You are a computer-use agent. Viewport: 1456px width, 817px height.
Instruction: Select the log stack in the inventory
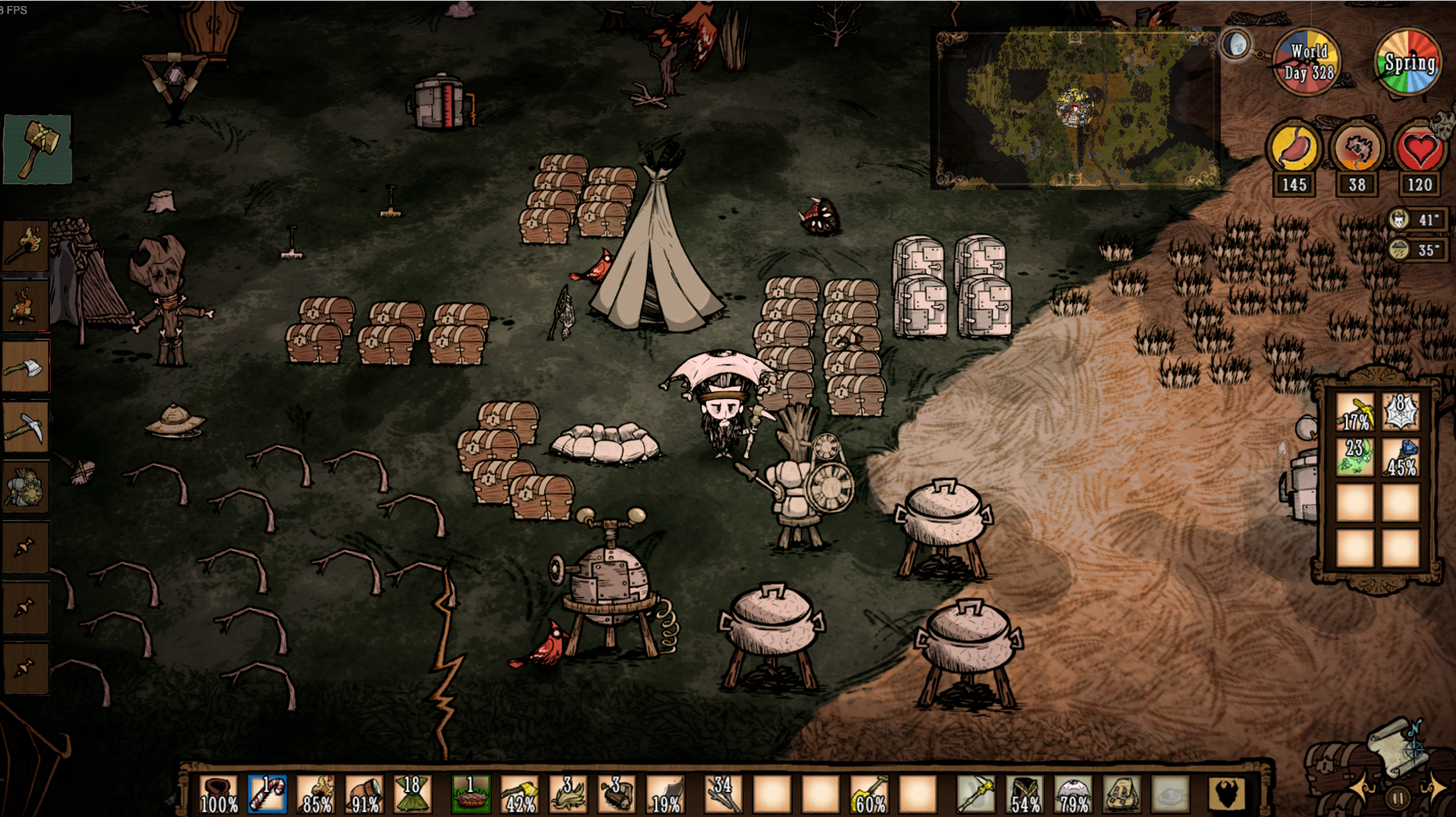click(616, 794)
